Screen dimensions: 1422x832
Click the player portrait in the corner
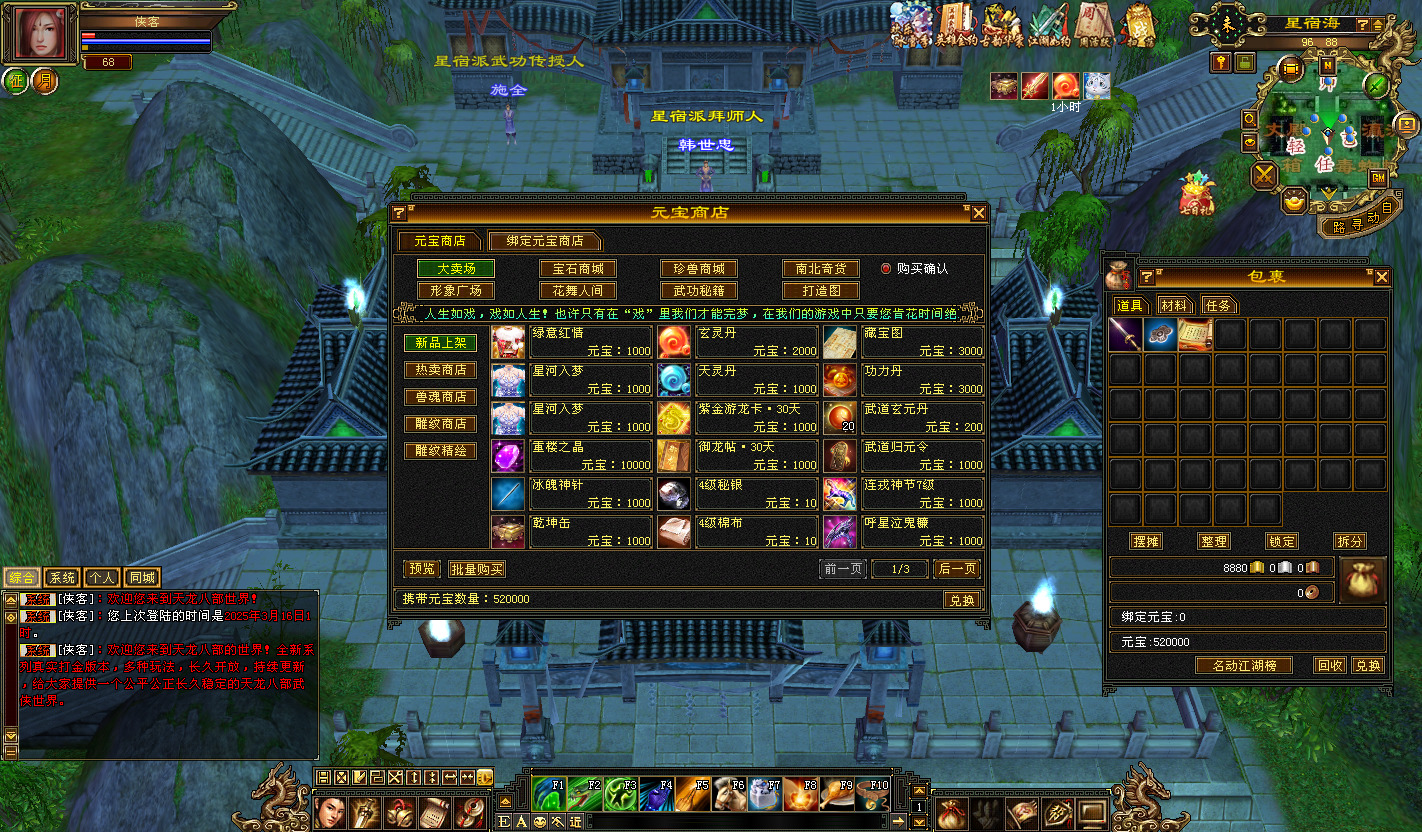tap(41, 34)
